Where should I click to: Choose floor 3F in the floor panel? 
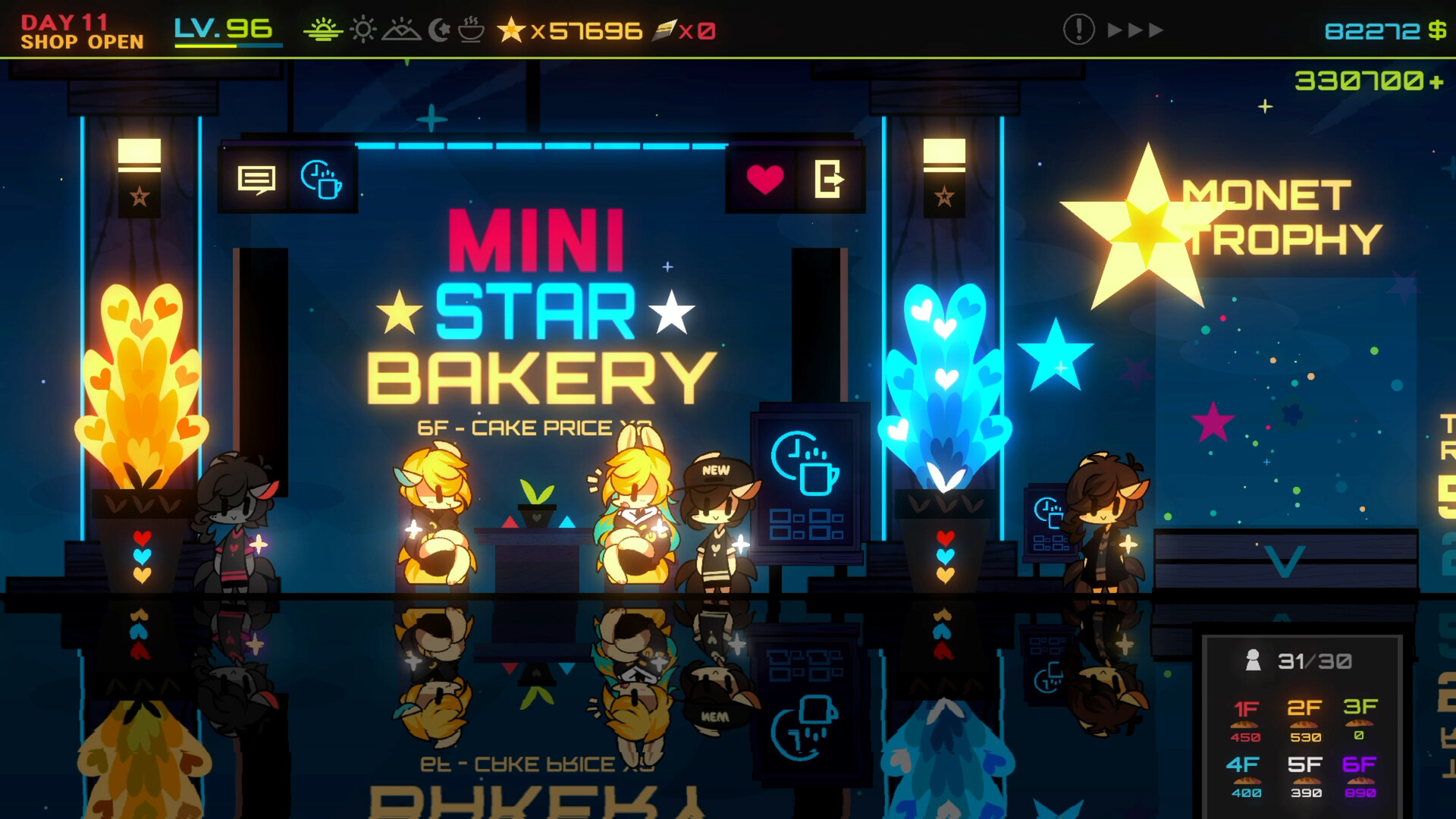point(1360,718)
